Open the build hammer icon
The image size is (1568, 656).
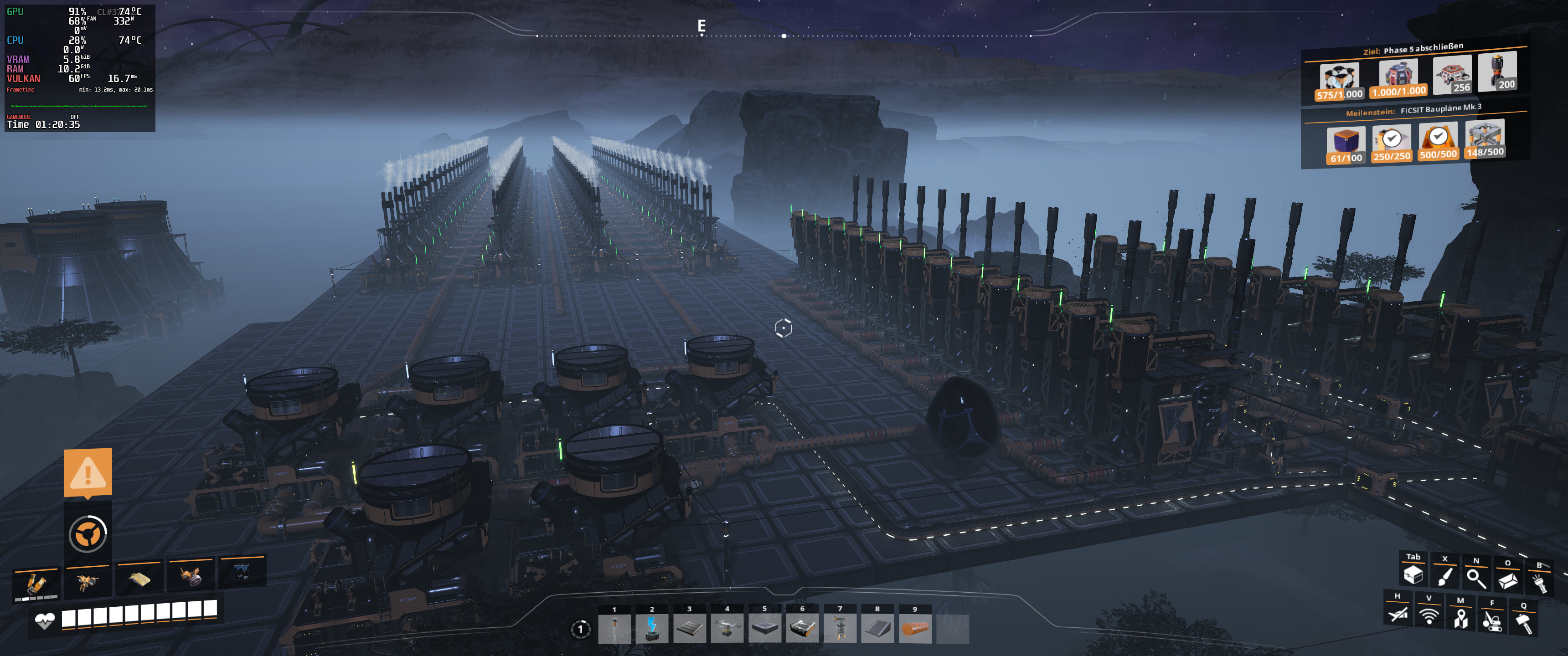click(x=1524, y=624)
